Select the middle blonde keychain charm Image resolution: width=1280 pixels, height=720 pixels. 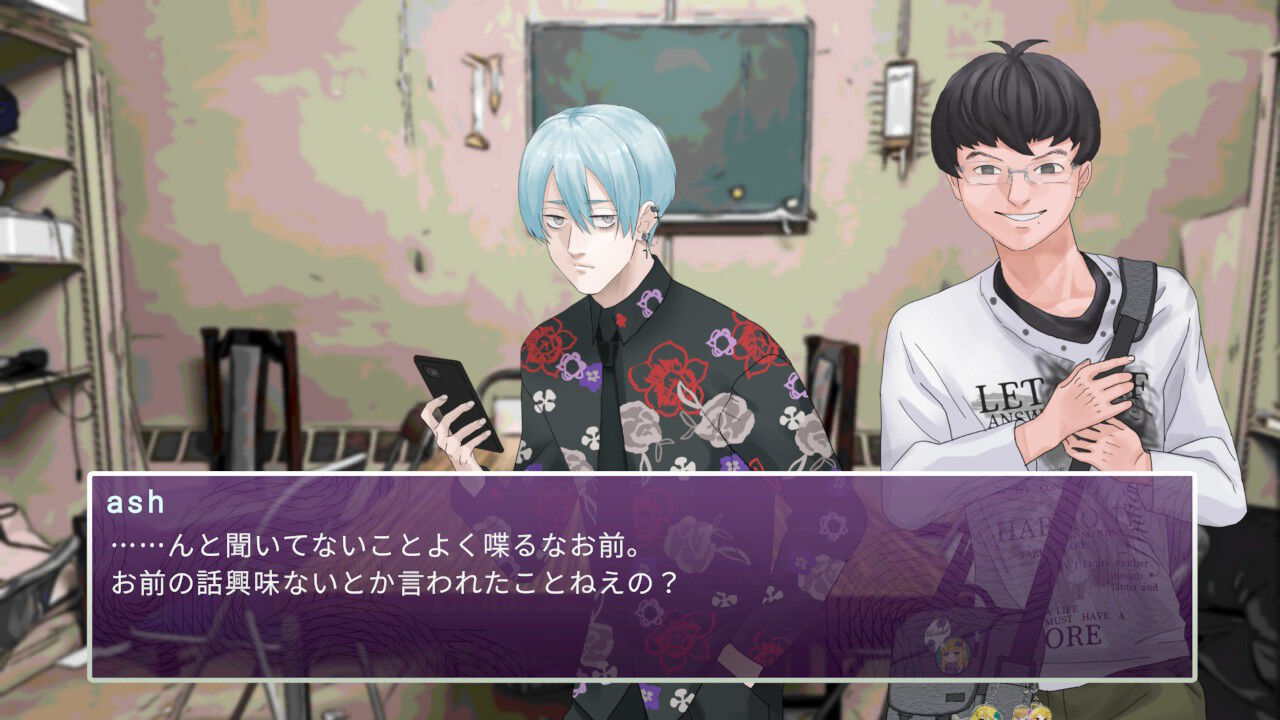1022,712
